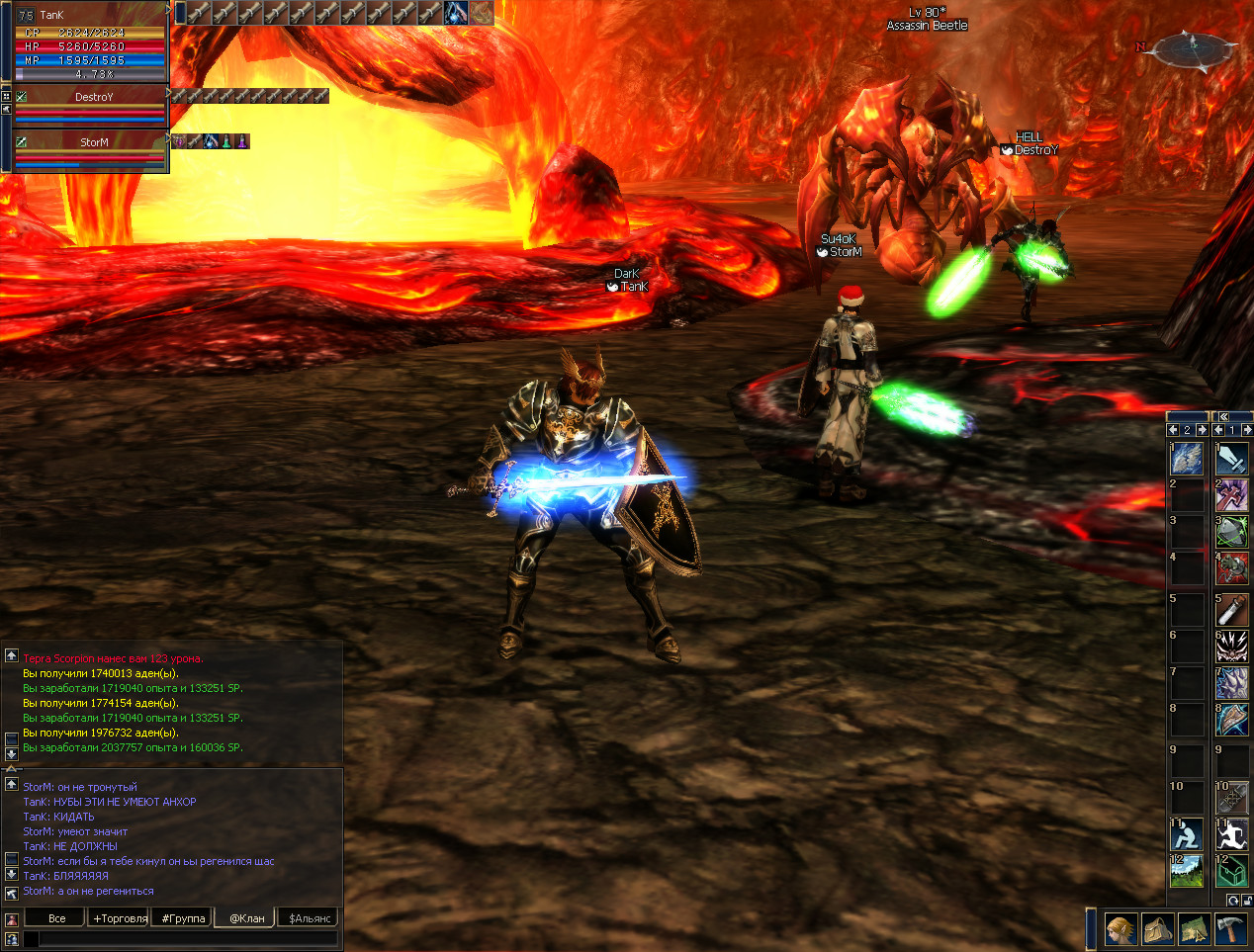The image size is (1254, 952).
Task: Select the @Клан clan chat tab
Action: (247, 918)
